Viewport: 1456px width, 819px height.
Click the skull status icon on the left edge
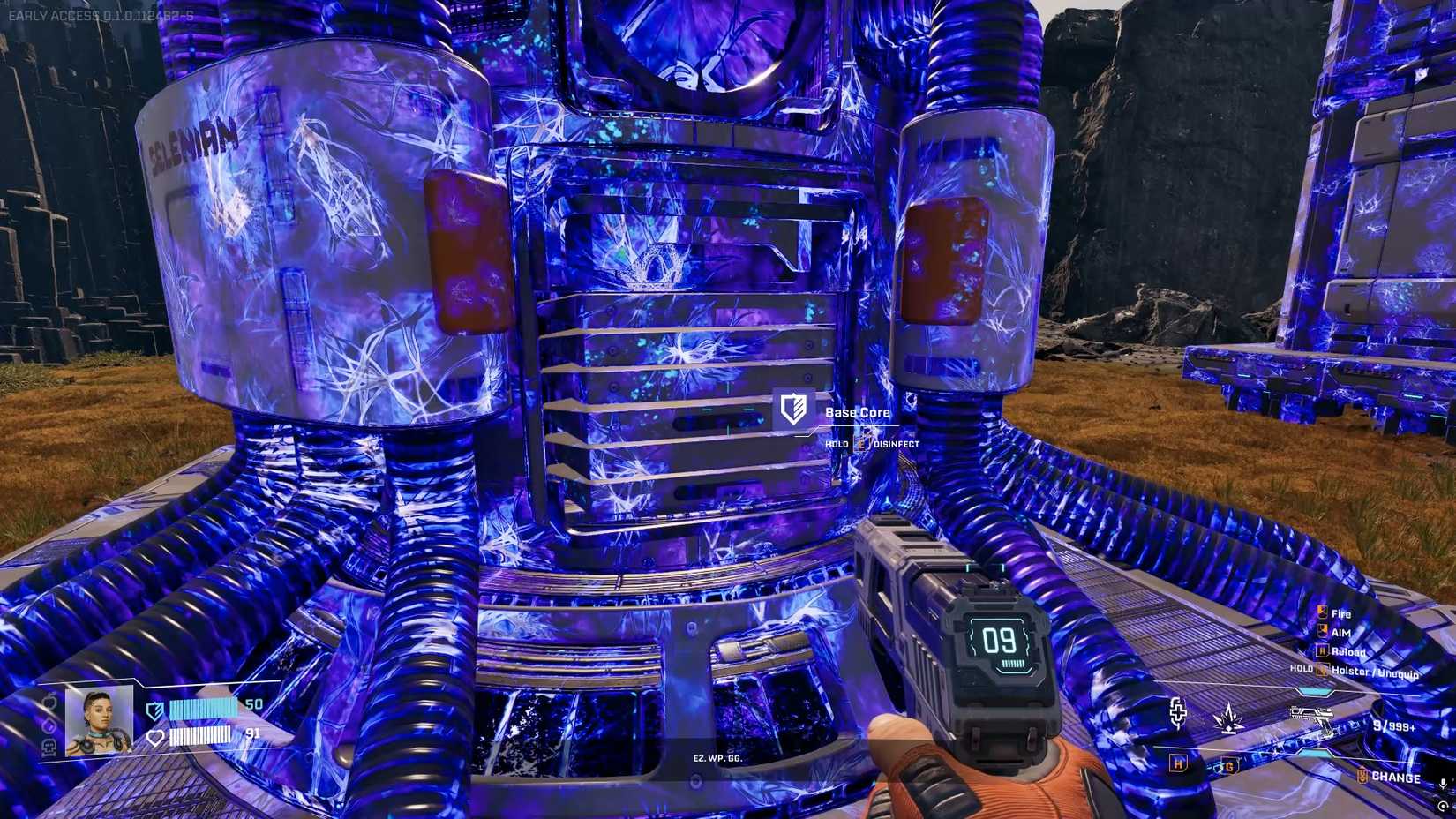[49, 748]
